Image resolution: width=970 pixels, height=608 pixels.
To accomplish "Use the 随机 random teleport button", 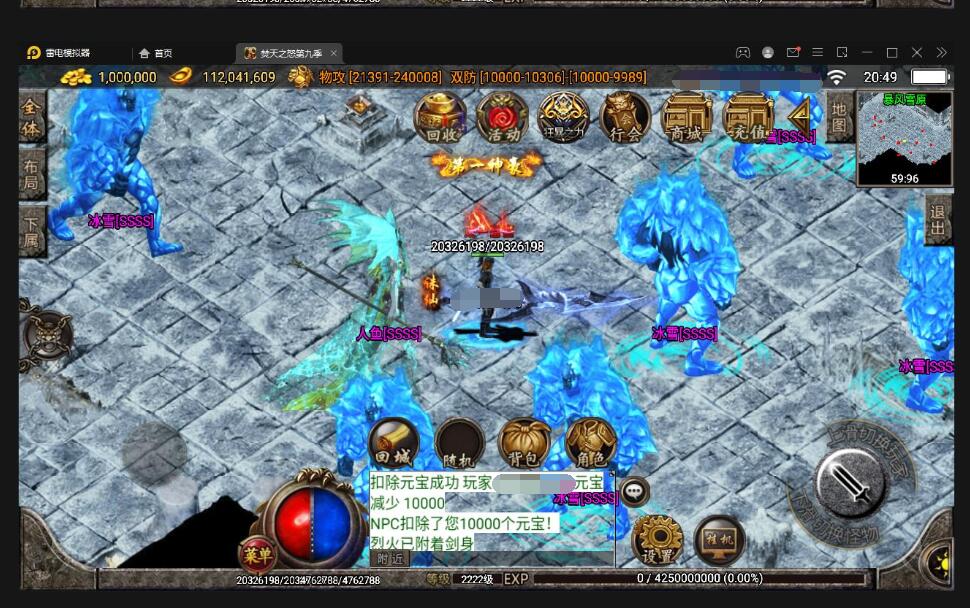I will tap(459, 444).
